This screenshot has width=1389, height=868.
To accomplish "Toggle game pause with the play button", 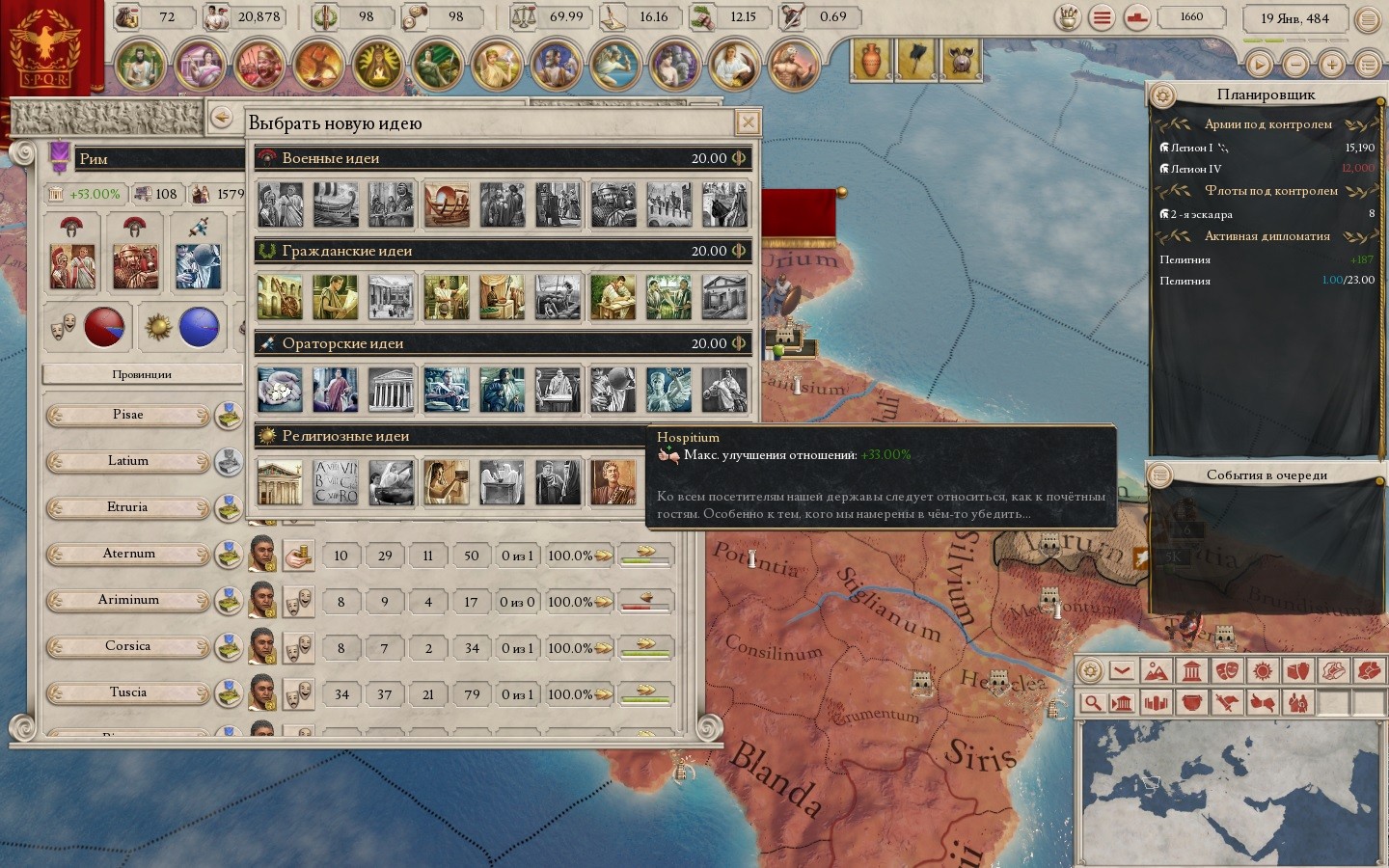I will [x=1259, y=65].
